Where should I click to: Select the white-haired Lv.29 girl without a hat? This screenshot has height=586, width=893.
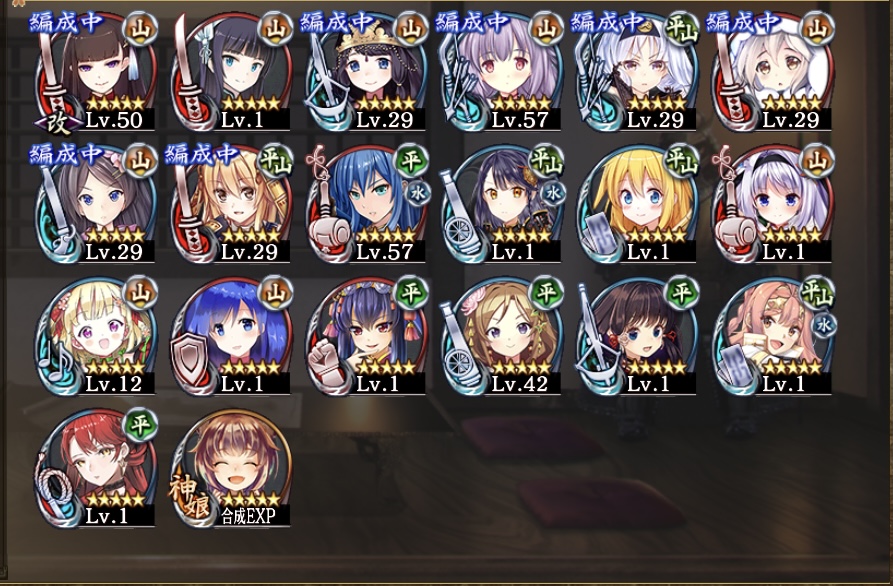638,72
